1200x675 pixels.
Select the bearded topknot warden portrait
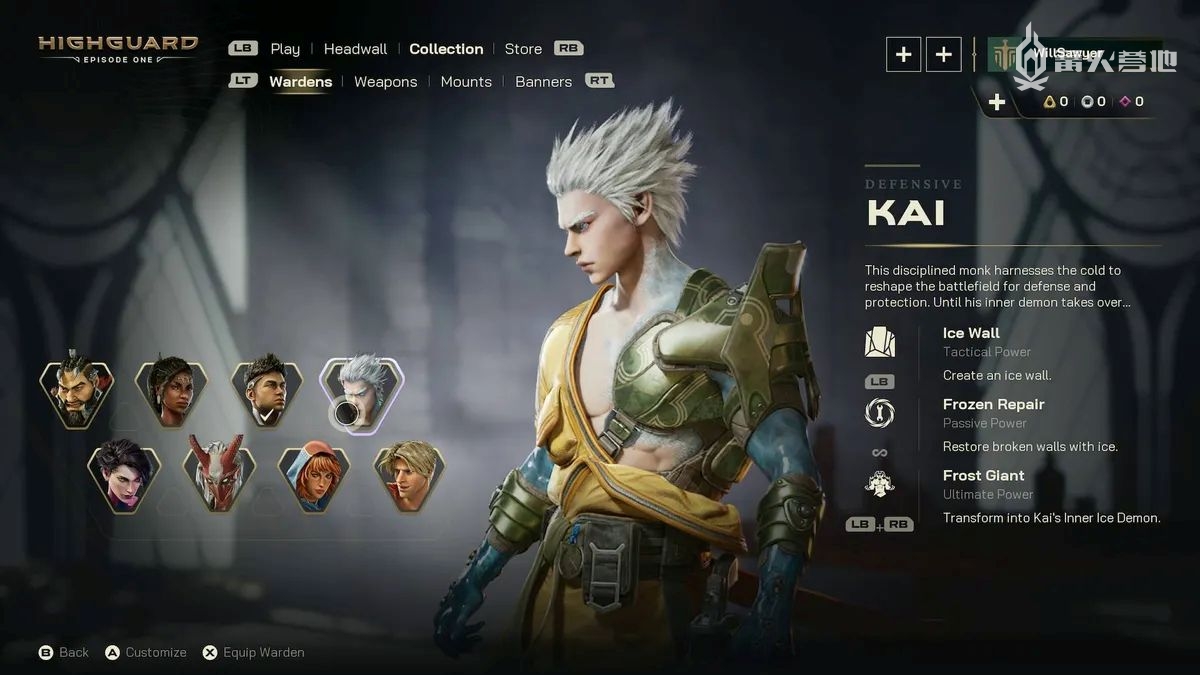click(x=77, y=394)
